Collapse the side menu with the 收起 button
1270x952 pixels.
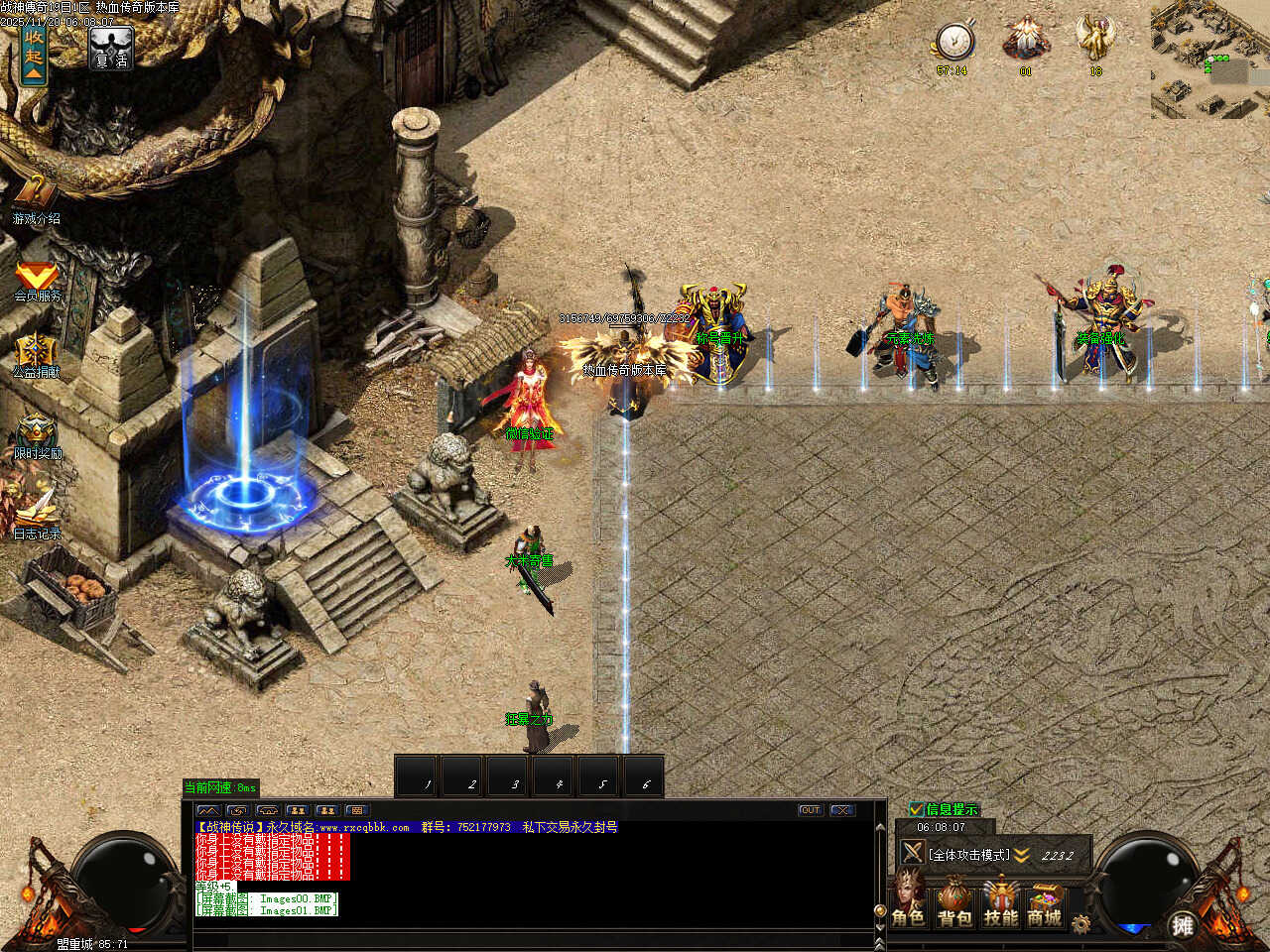coord(34,54)
